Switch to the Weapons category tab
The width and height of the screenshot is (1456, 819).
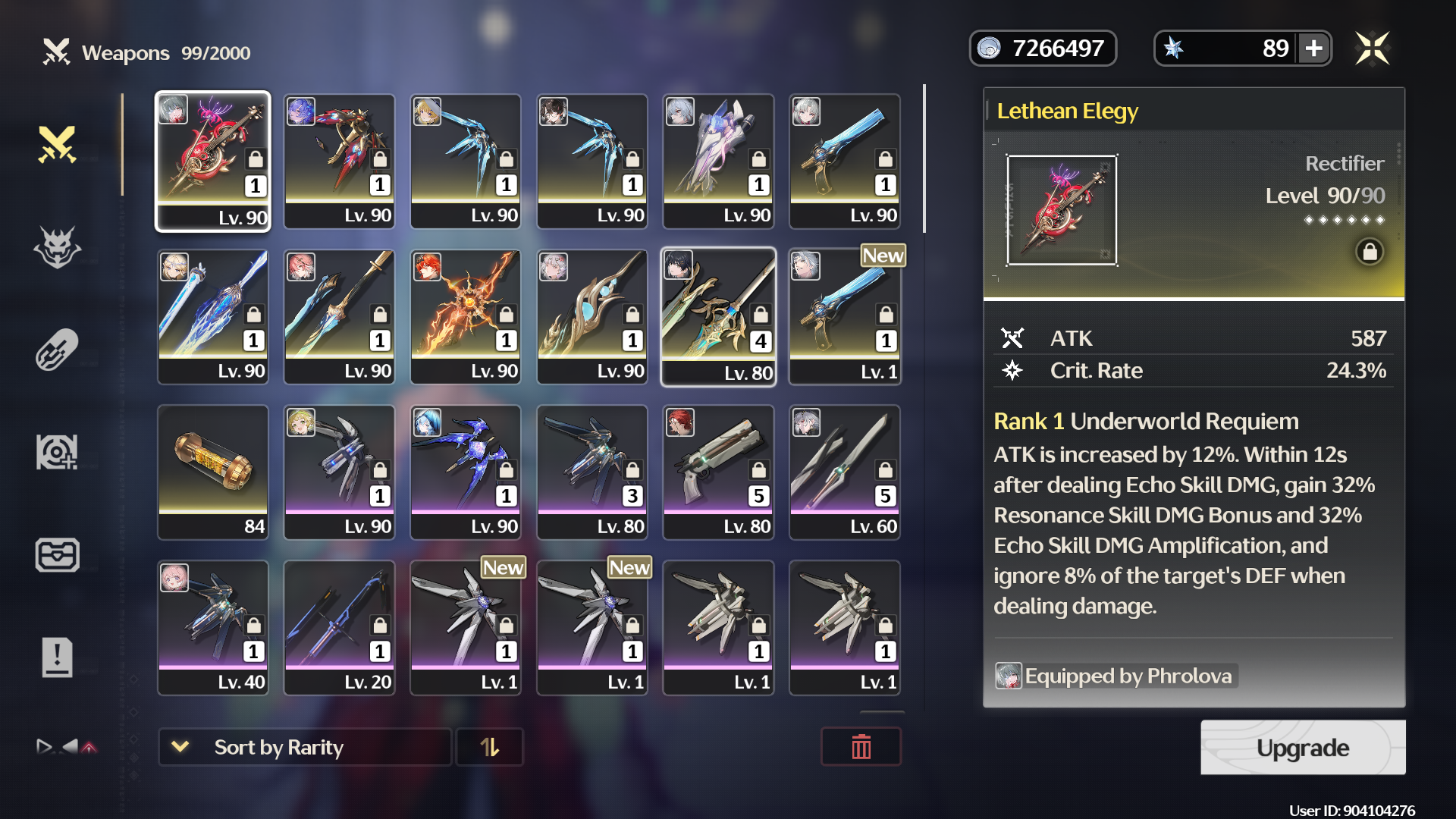pos(58,144)
